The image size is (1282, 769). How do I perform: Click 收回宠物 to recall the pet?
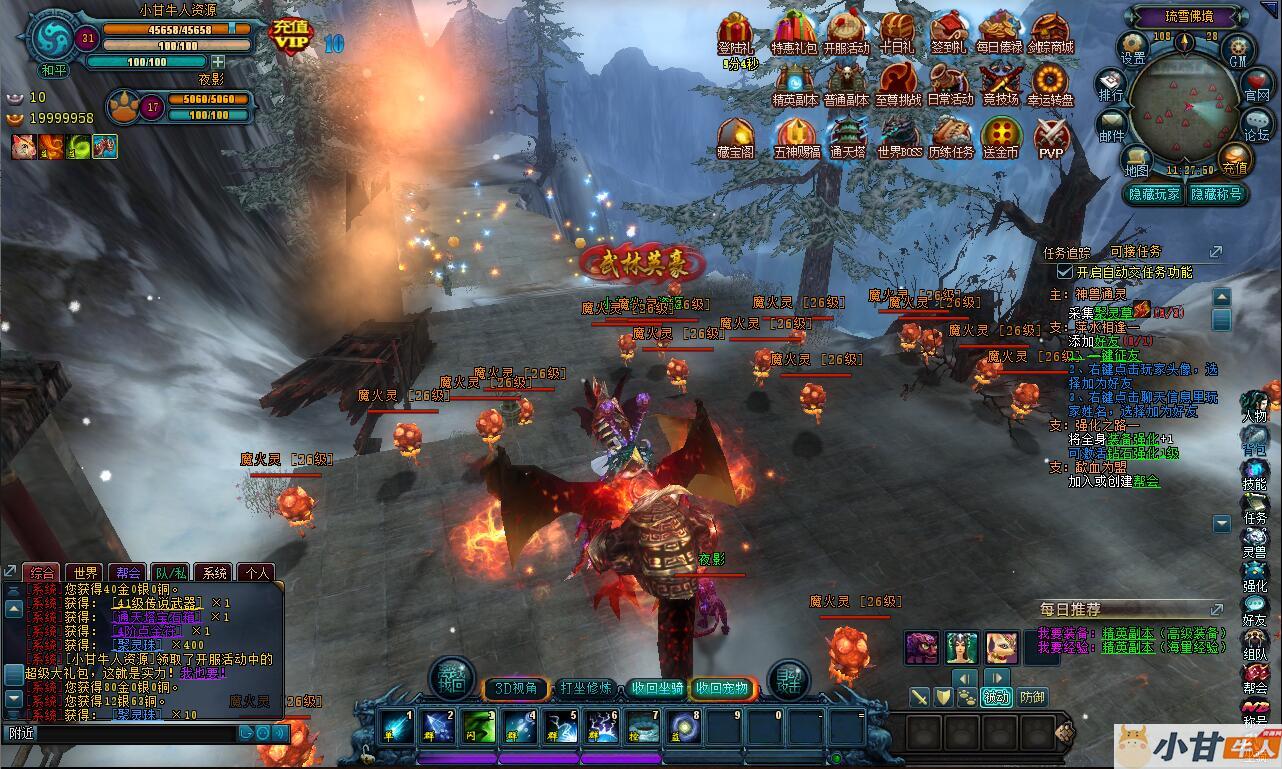click(722, 688)
